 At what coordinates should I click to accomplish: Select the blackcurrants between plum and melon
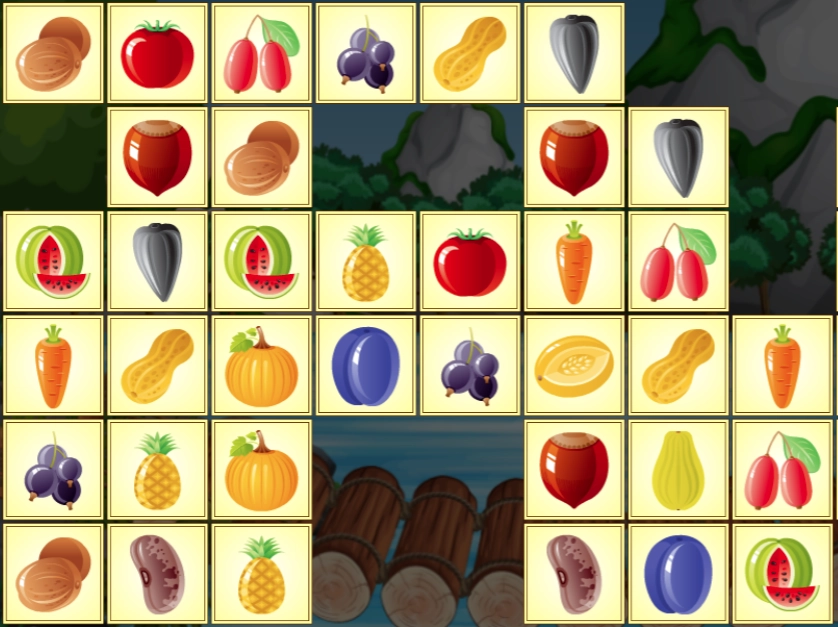pyautogui.click(x=470, y=366)
